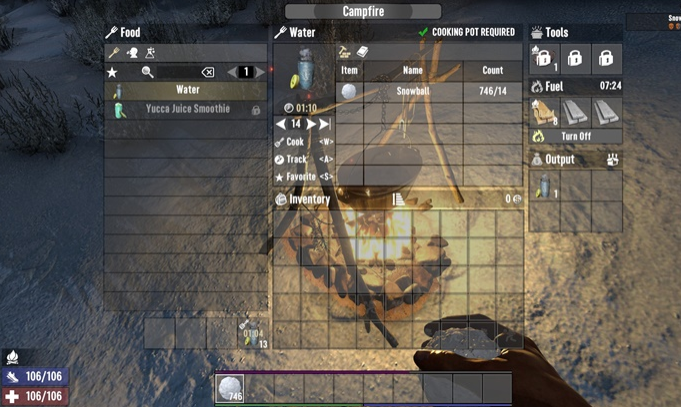Sort the inventory with the sort button
The width and height of the screenshot is (681, 407).
(x=398, y=200)
